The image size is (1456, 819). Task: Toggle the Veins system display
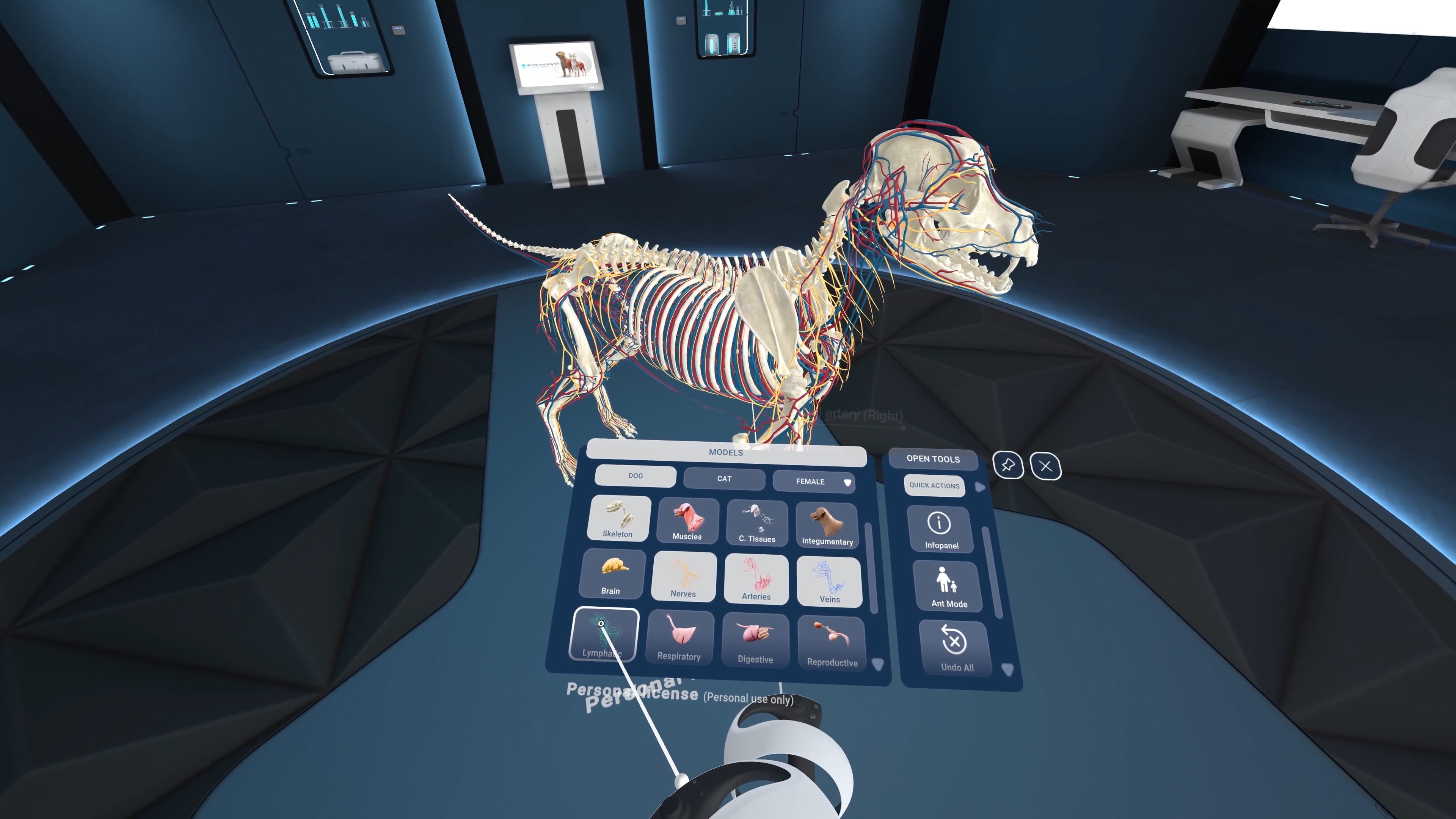pyautogui.click(x=828, y=579)
